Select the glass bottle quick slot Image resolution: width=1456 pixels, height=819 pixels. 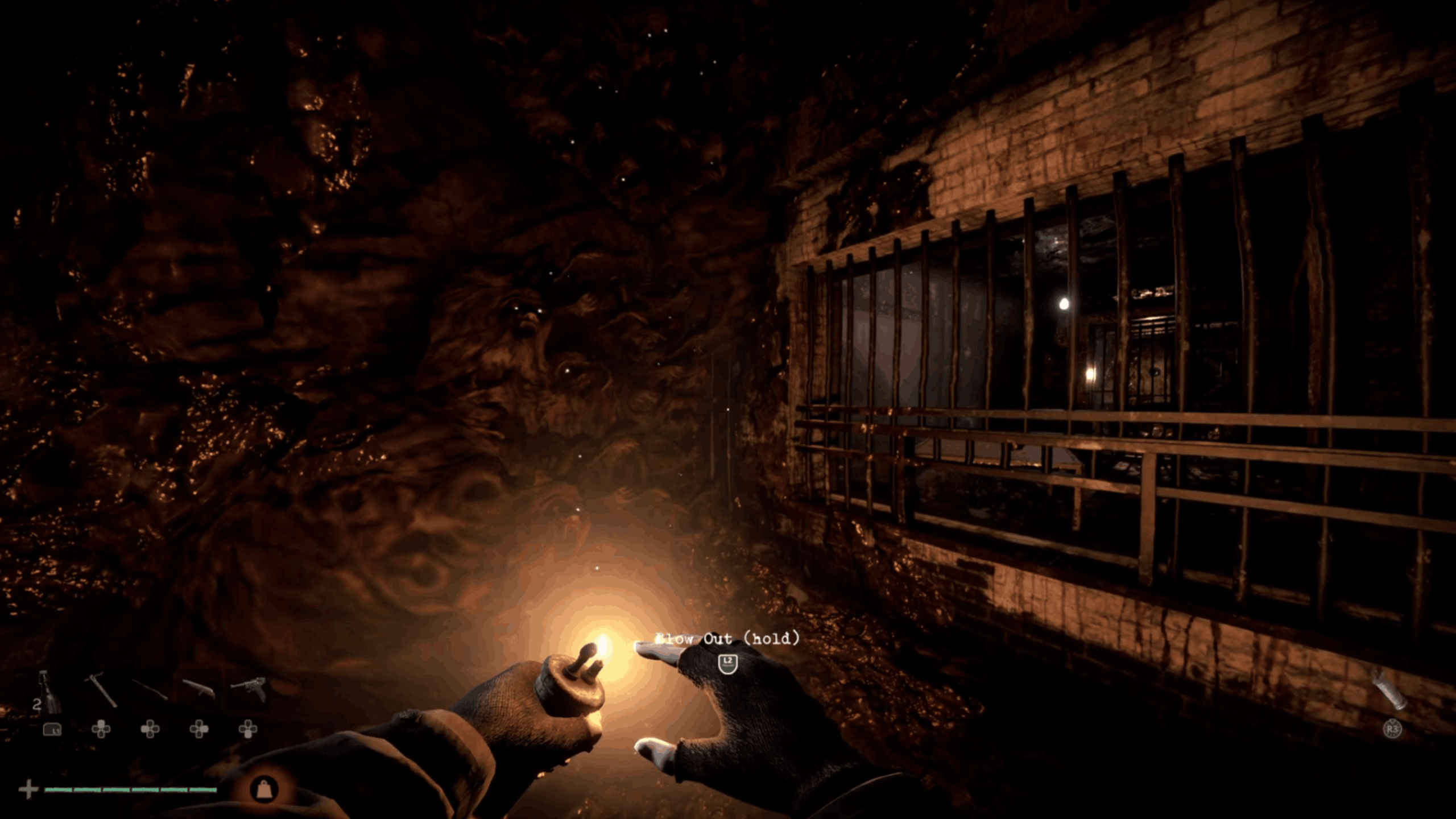(x=49, y=693)
